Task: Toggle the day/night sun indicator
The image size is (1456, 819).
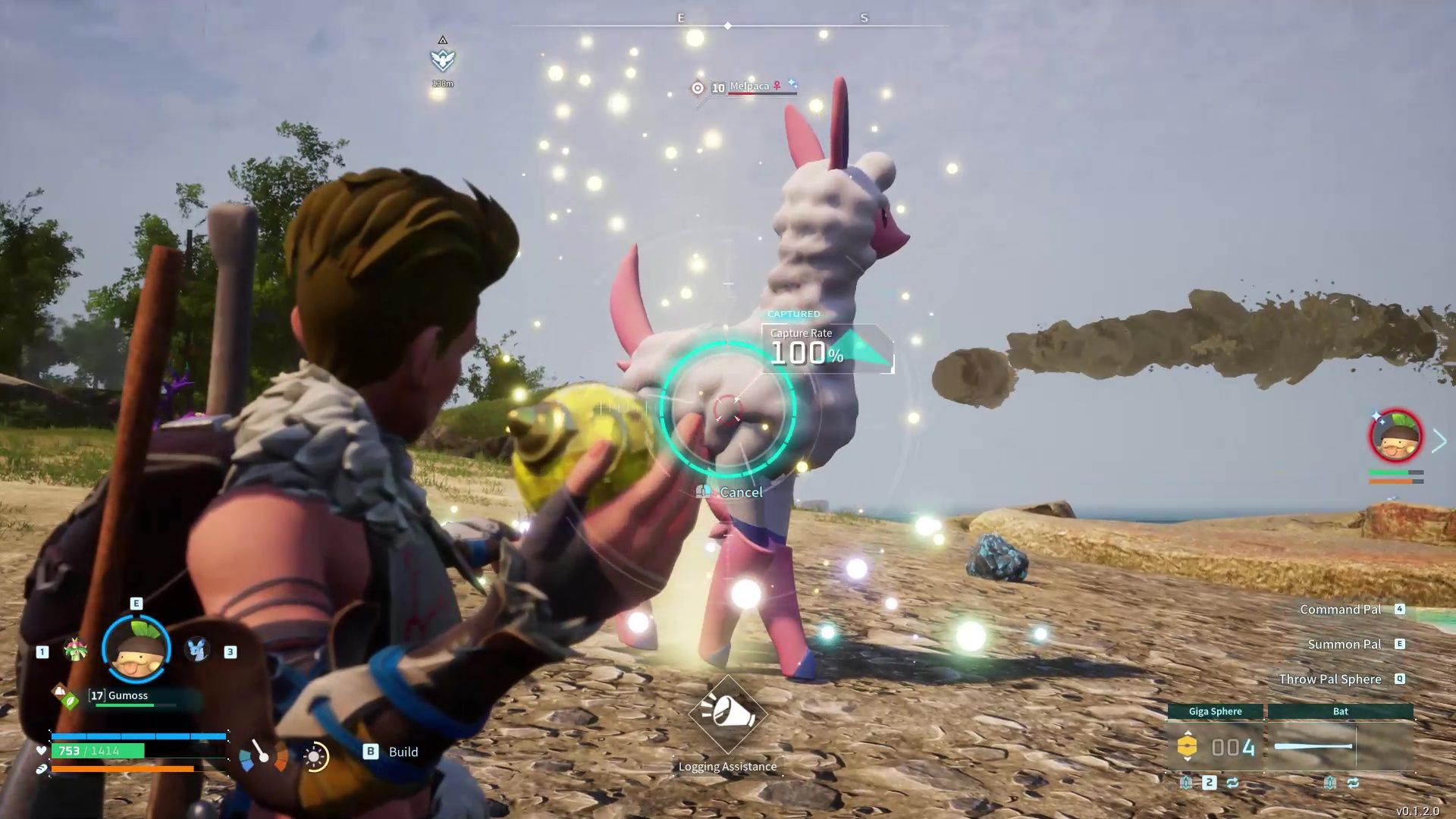Action: [315, 757]
